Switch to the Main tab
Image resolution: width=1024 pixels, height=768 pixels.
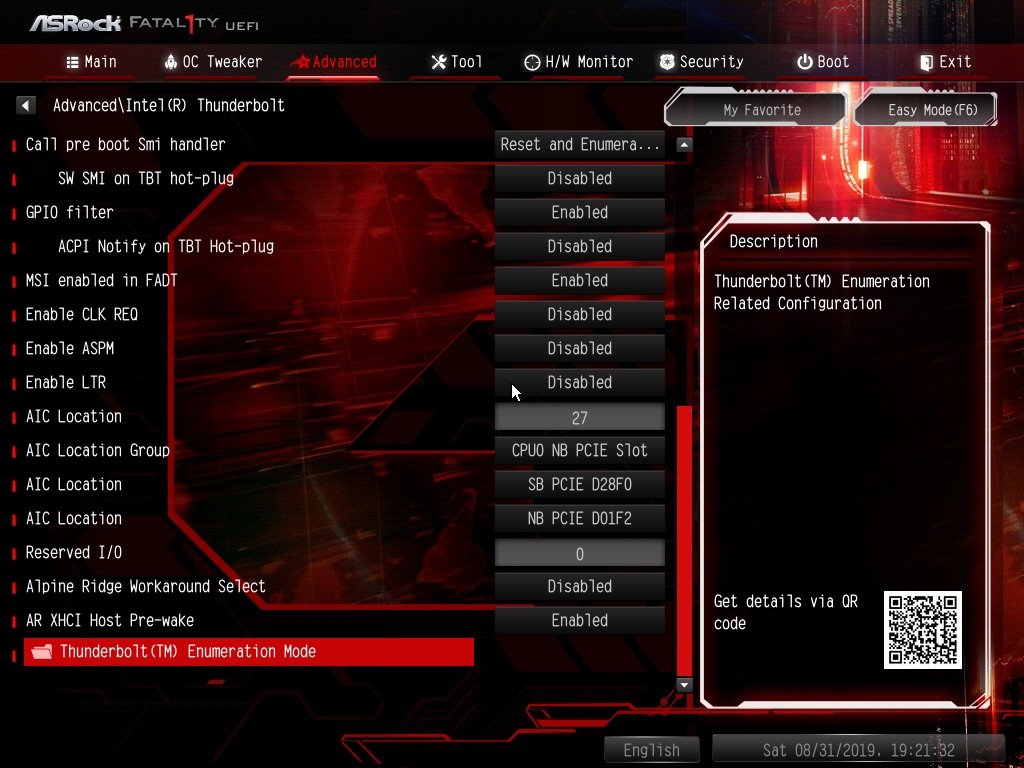(91, 62)
